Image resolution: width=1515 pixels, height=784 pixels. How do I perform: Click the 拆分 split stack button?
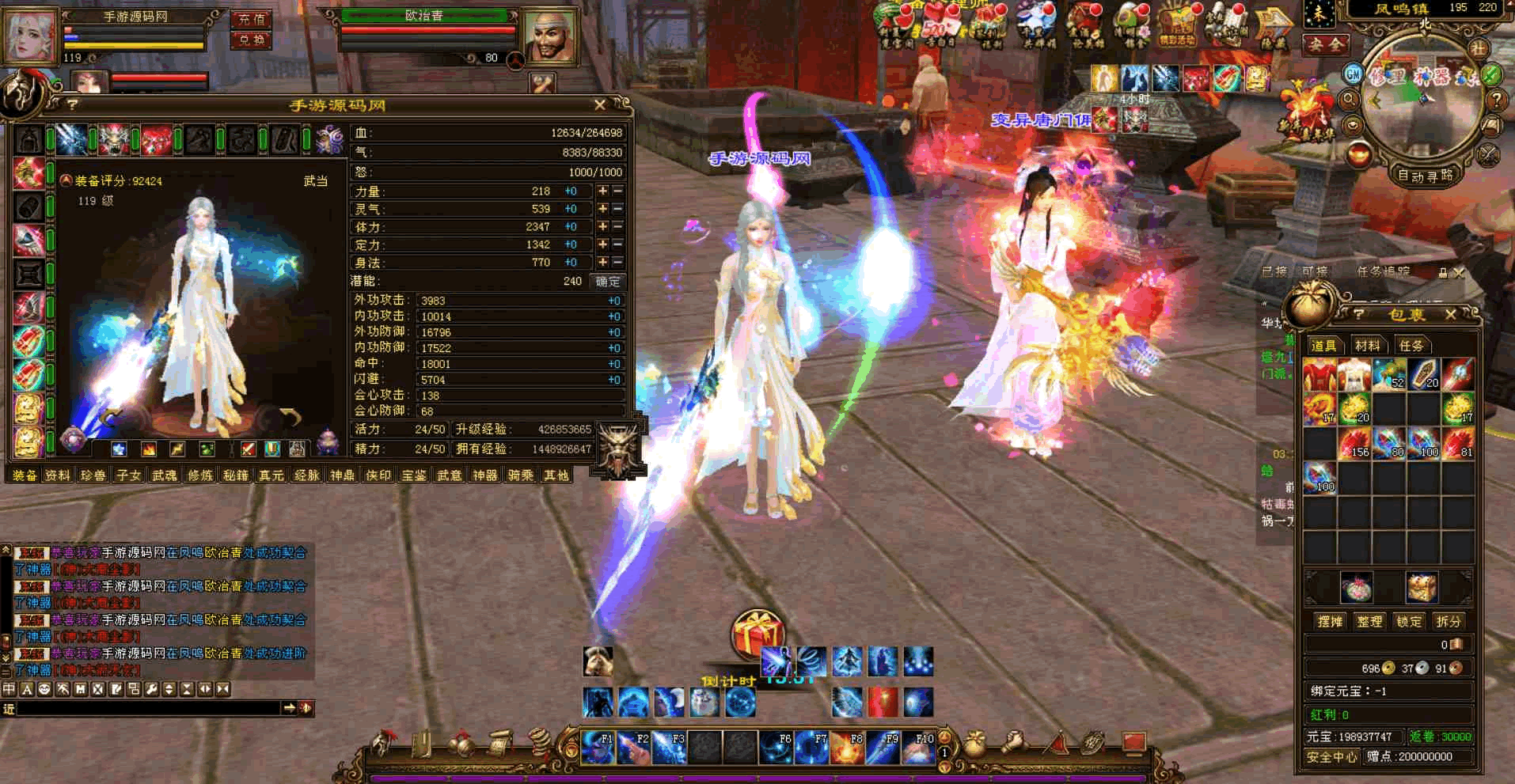pyautogui.click(x=1449, y=621)
